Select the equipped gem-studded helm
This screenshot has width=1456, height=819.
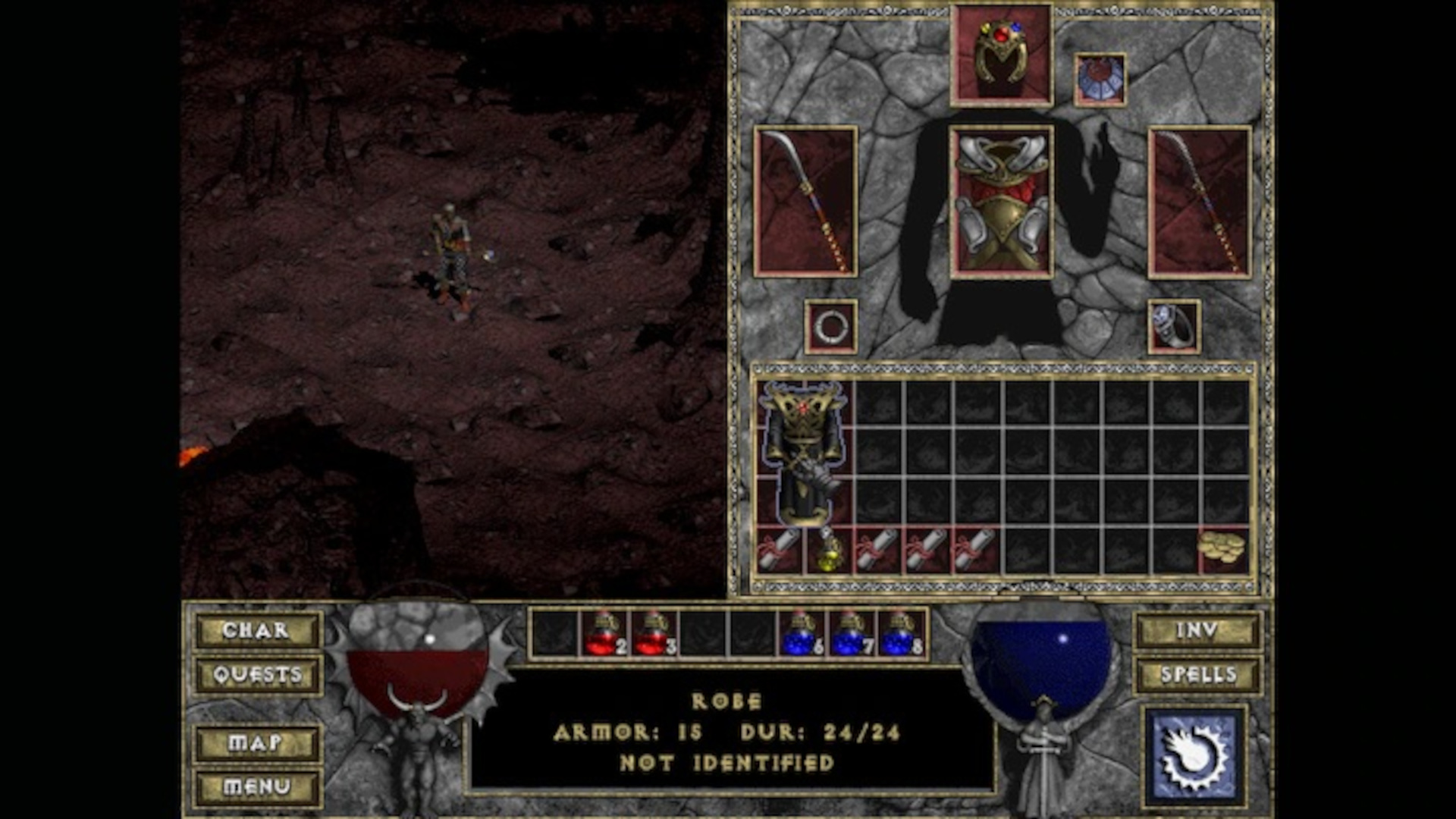1003,53
